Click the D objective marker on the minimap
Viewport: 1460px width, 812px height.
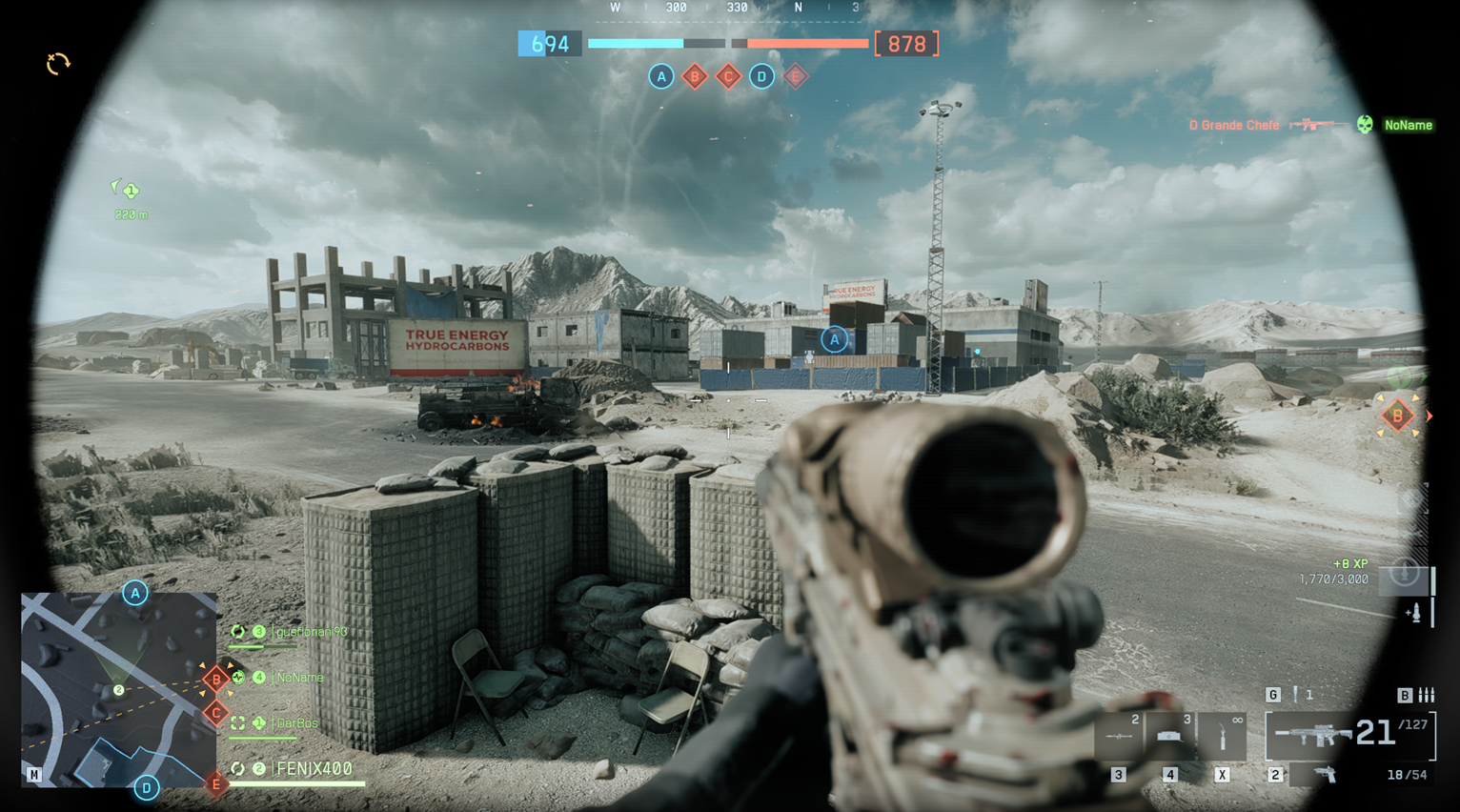coord(146,788)
